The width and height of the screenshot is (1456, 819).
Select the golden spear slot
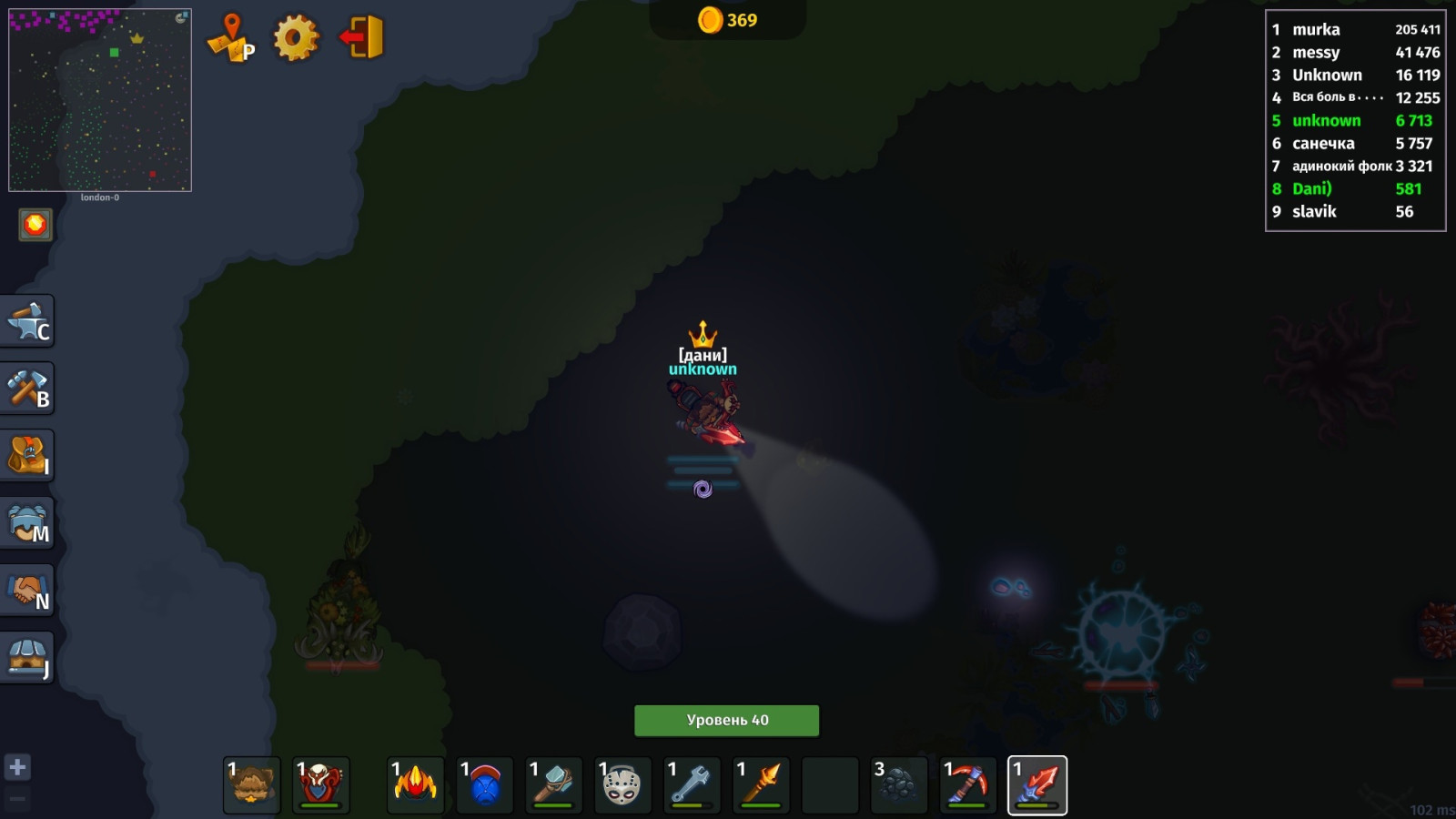click(x=761, y=784)
